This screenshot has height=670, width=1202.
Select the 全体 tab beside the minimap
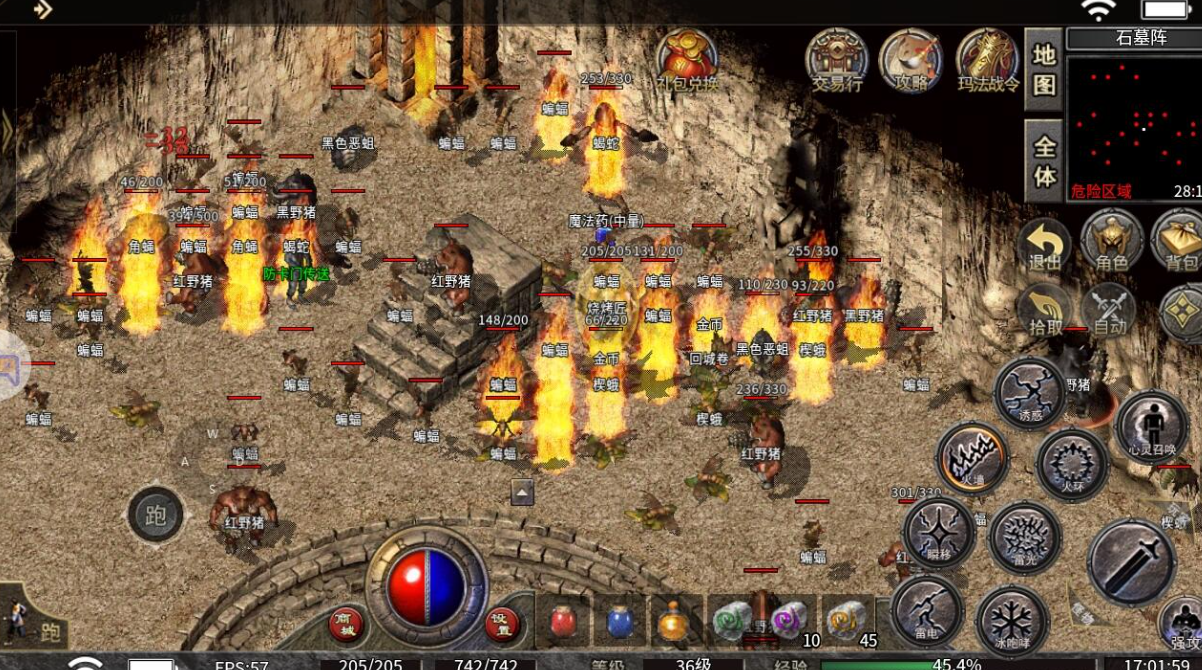(1043, 161)
